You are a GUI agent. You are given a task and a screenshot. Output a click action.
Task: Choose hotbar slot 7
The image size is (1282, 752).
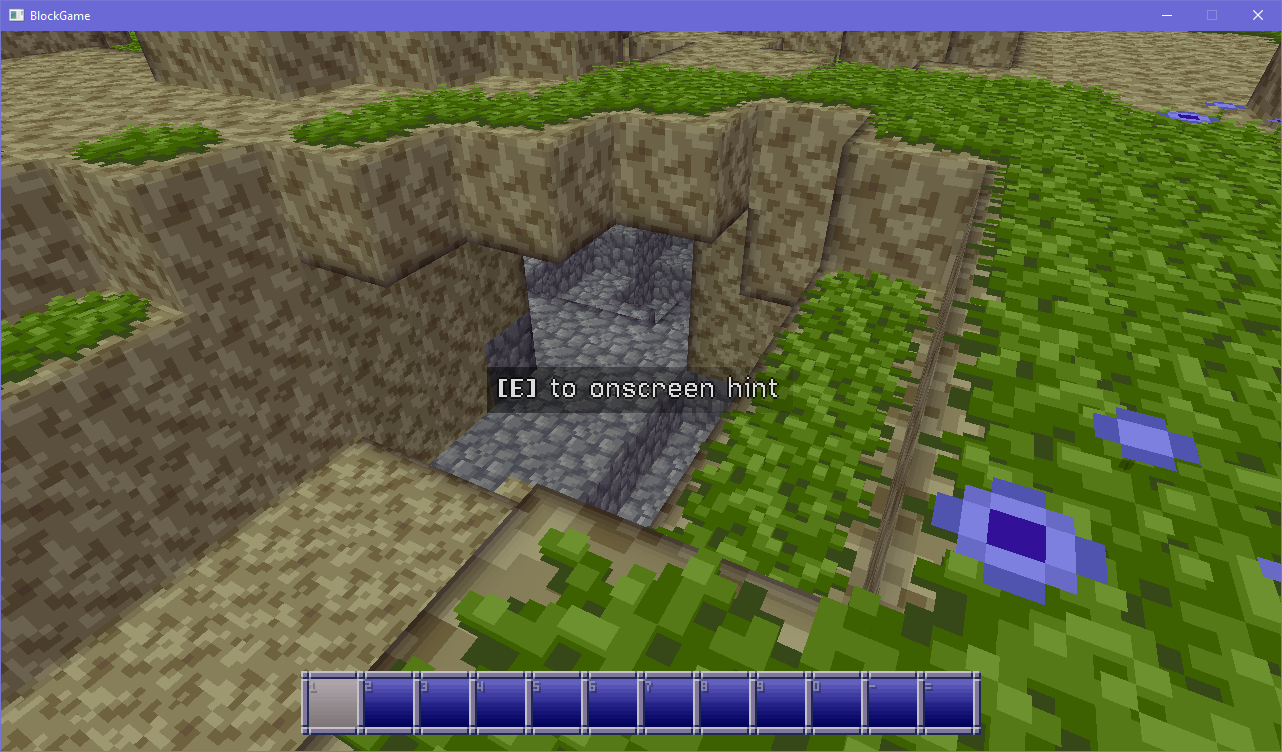pyautogui.click(x=669, y=703)
